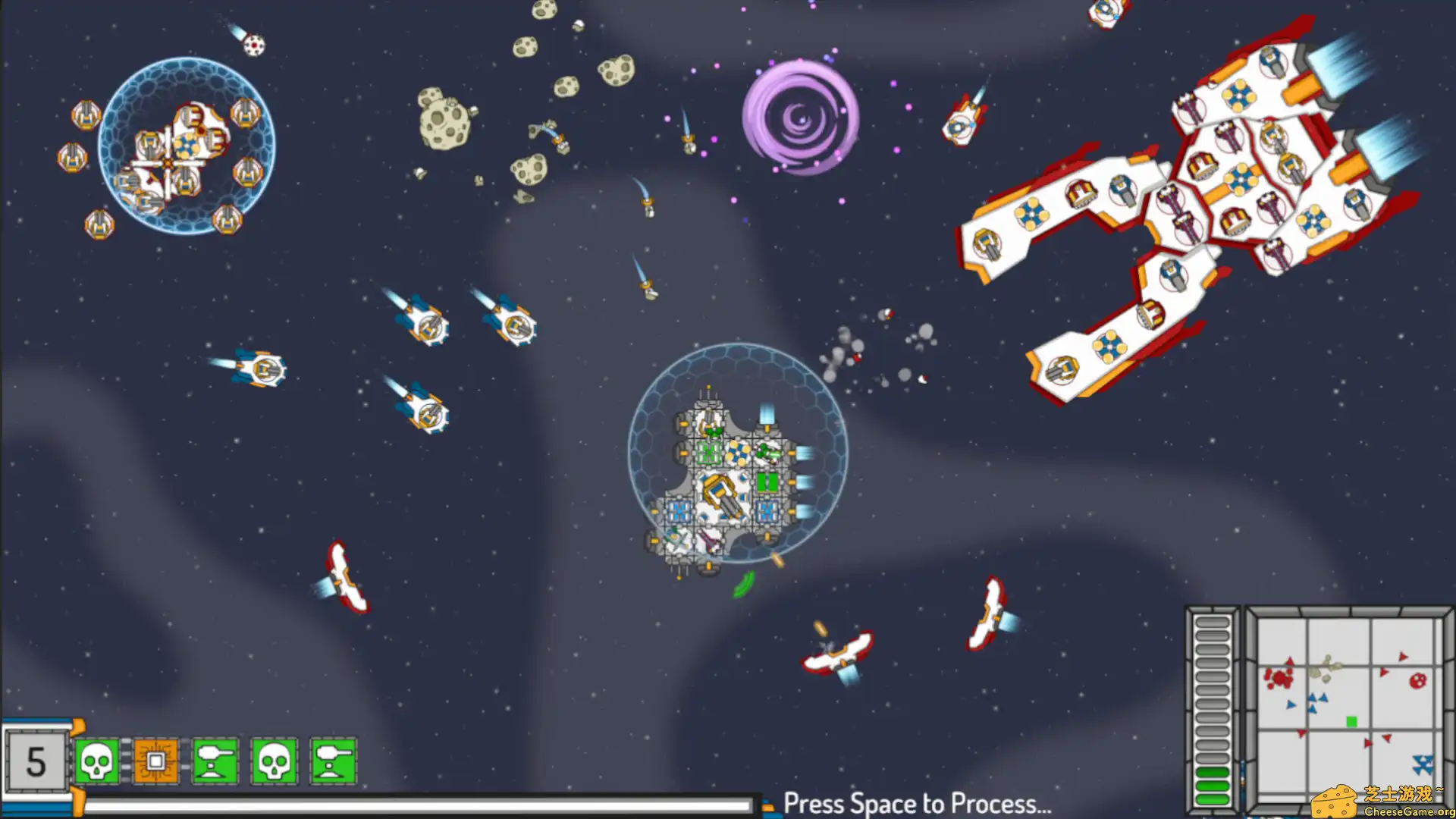Select the first green skull module in the hotbar
Screen dimensions: 1456x819
(98, 762)
